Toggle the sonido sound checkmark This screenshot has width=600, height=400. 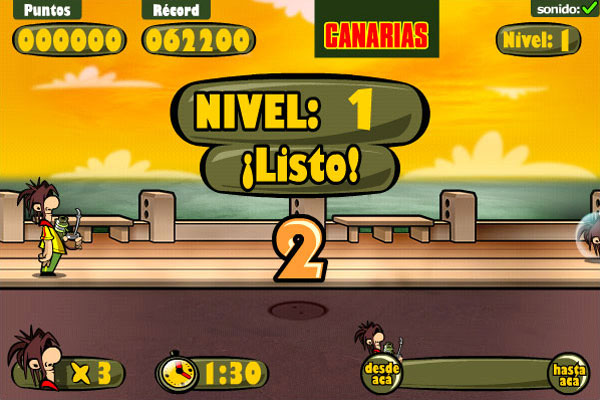(588, 9)
